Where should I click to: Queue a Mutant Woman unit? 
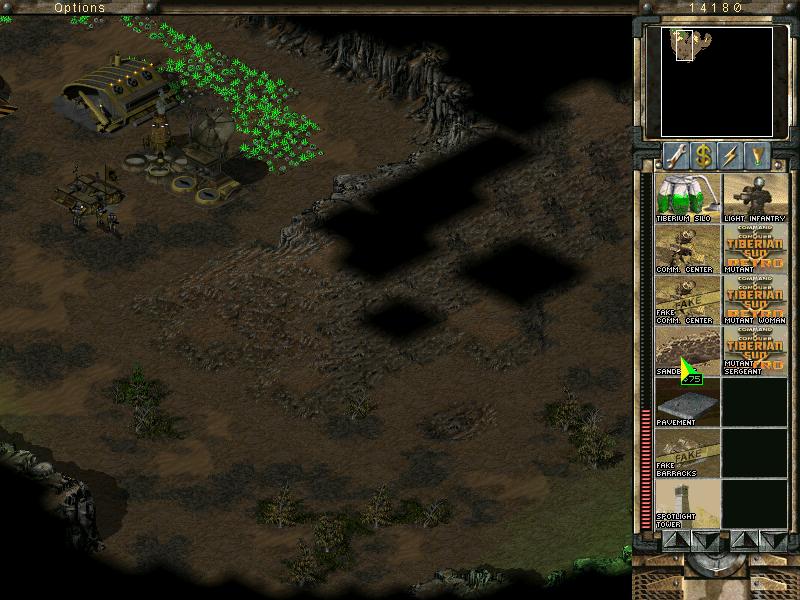coord(754,299)
